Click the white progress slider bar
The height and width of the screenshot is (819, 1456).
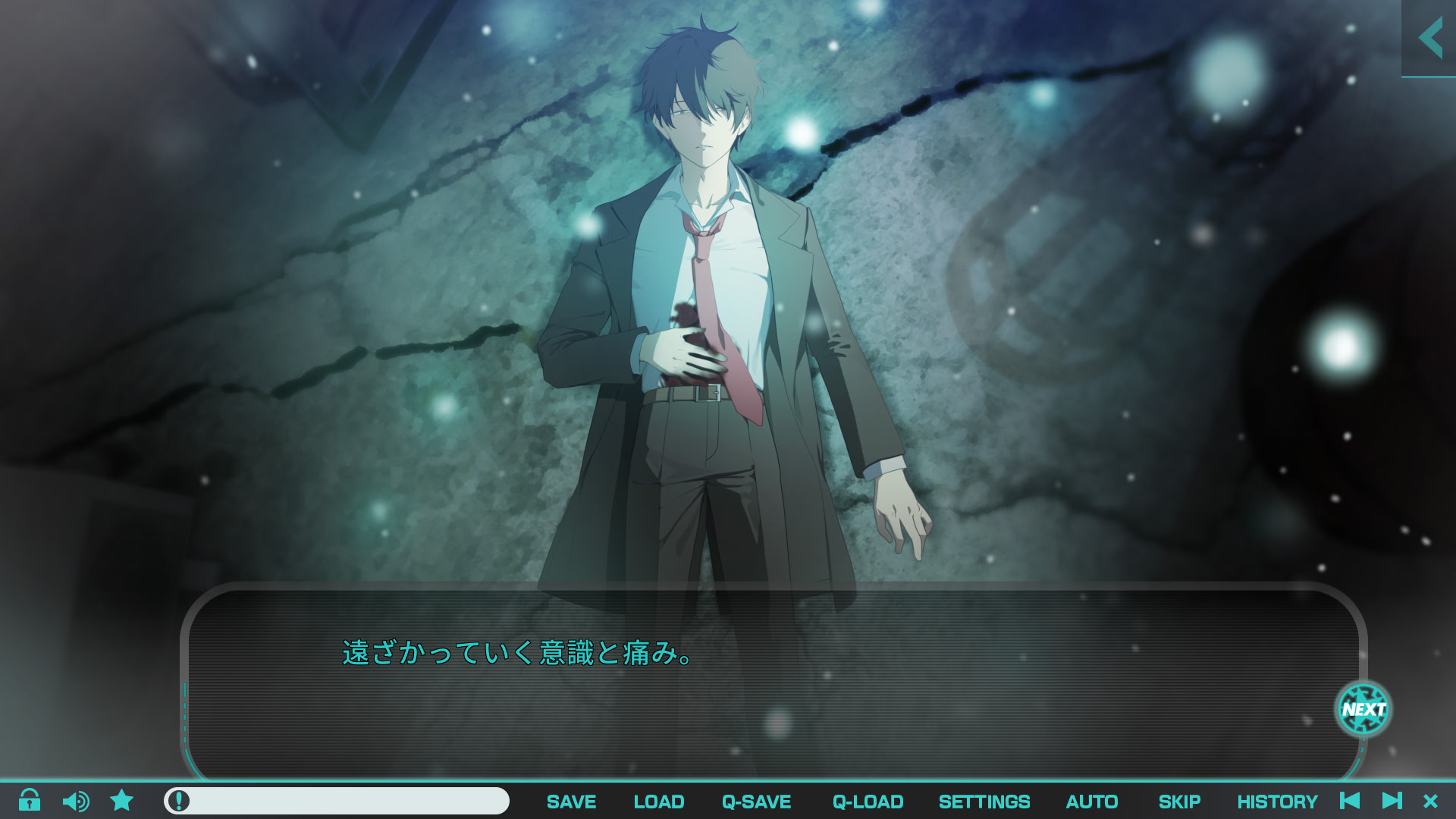point(341,801)
